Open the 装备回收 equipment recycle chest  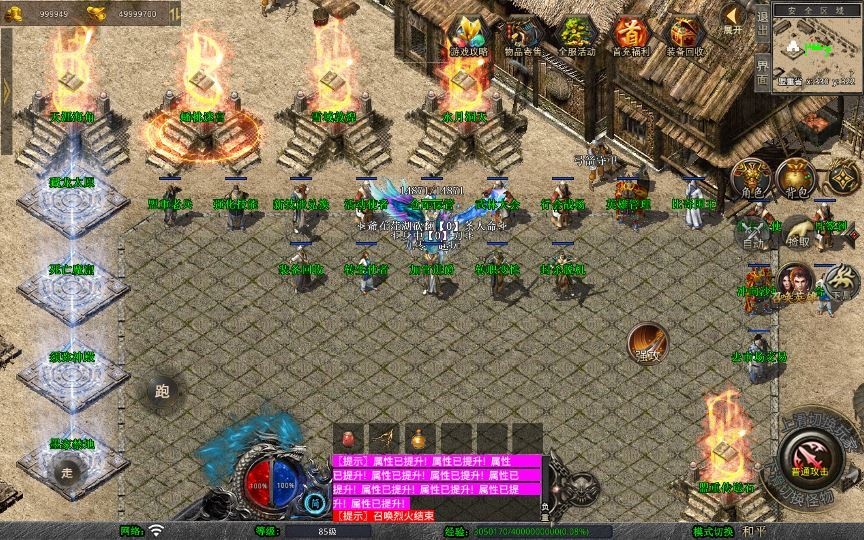point(685,37)
